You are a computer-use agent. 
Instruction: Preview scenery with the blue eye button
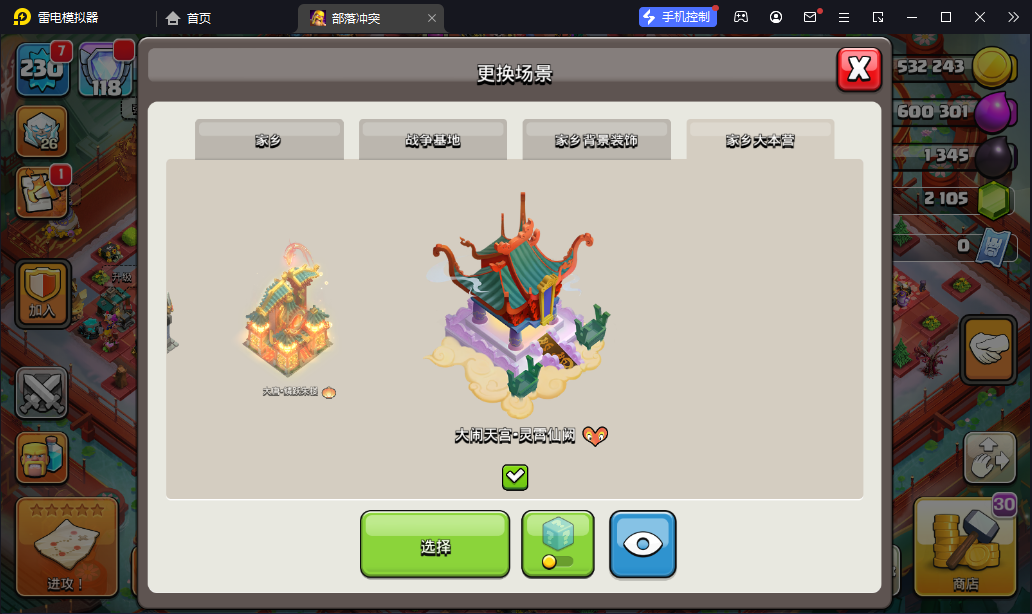tap(643, 545)
